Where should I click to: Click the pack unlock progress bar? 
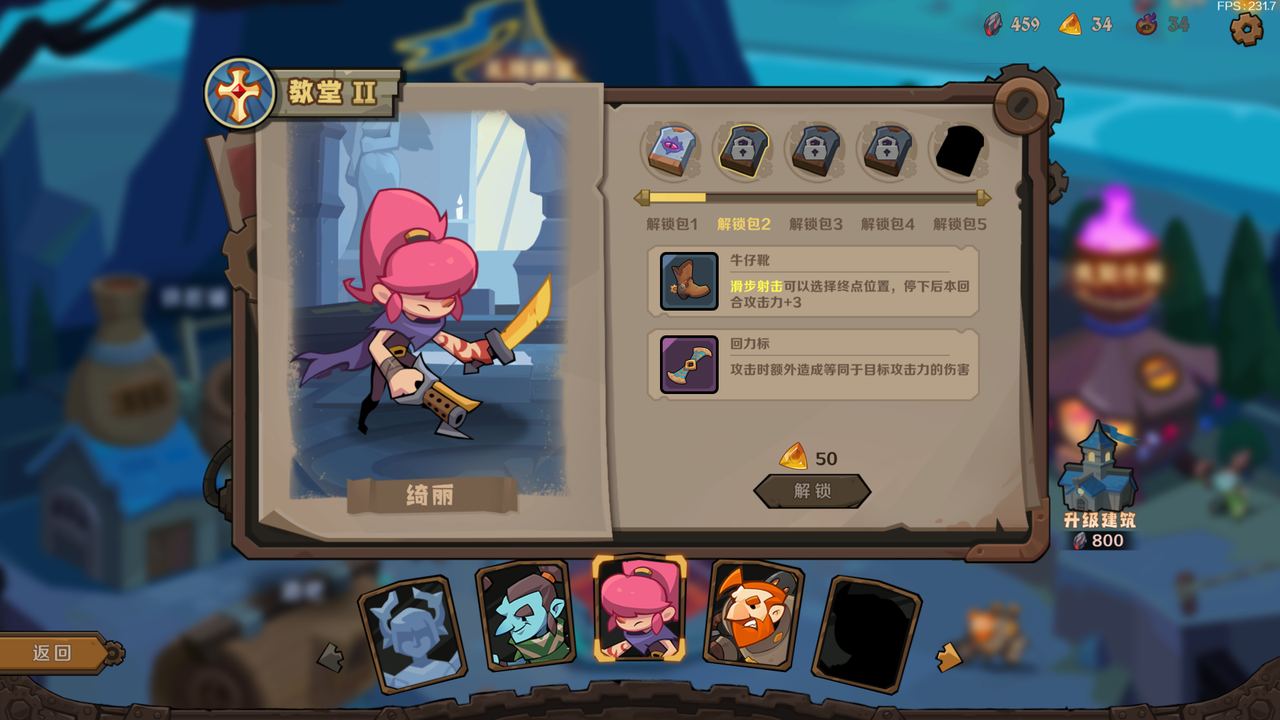(813, 196)
